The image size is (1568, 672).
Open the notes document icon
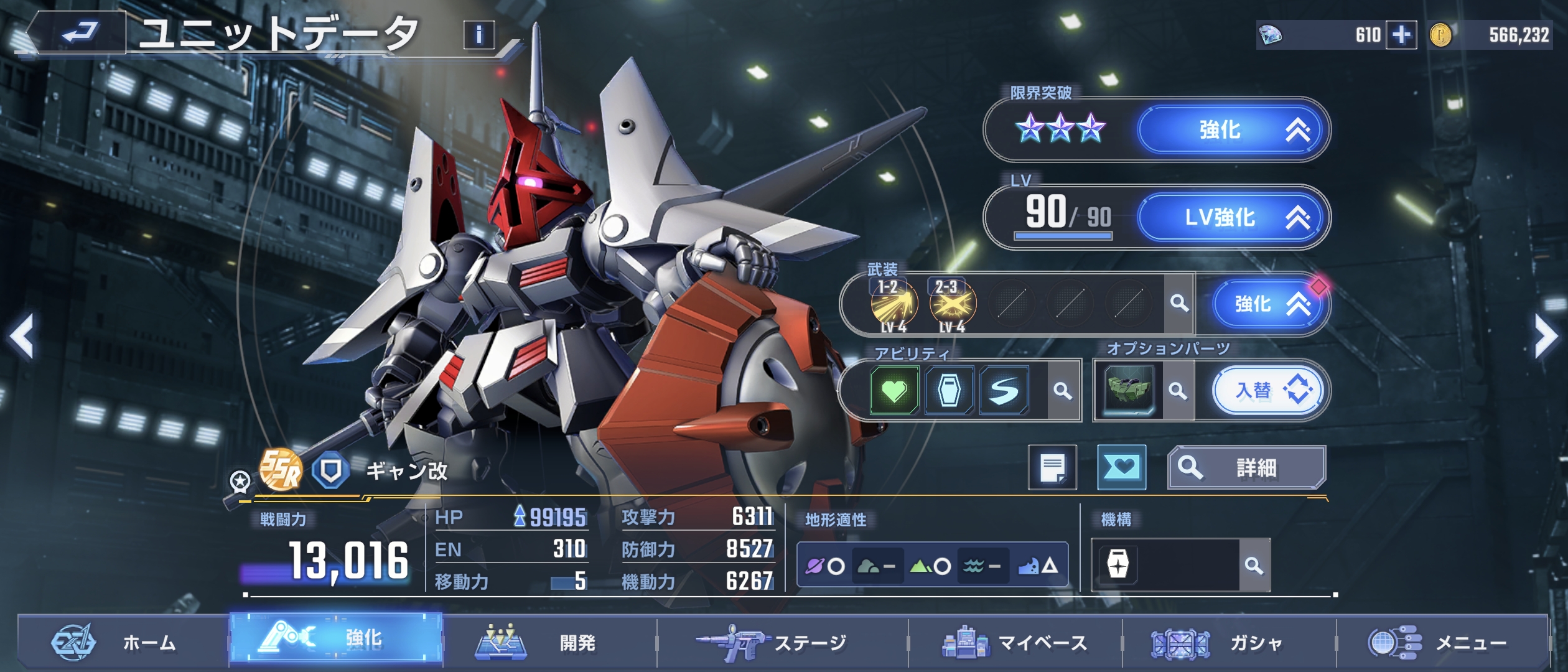pos(1052,467)
